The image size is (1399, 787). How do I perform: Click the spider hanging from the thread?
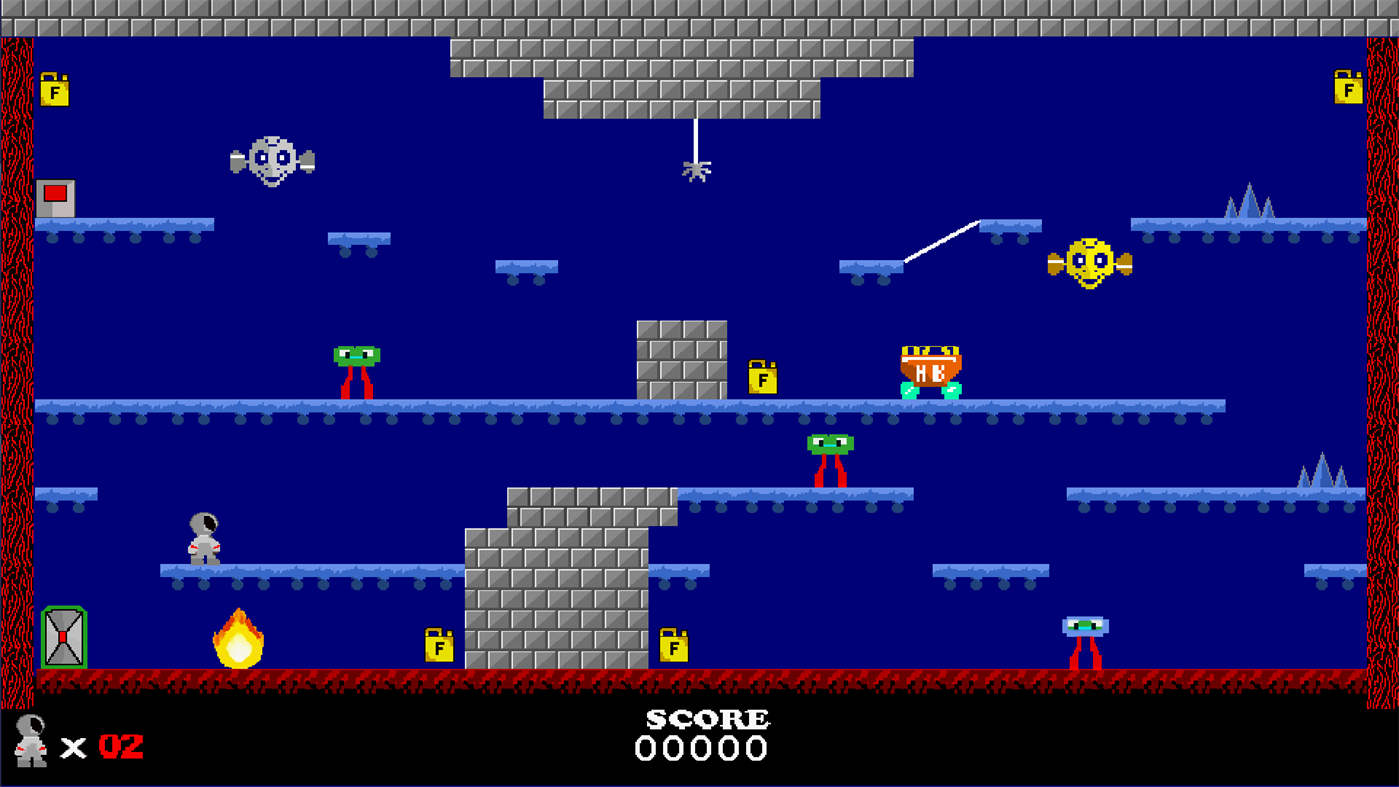pos(696,170)
